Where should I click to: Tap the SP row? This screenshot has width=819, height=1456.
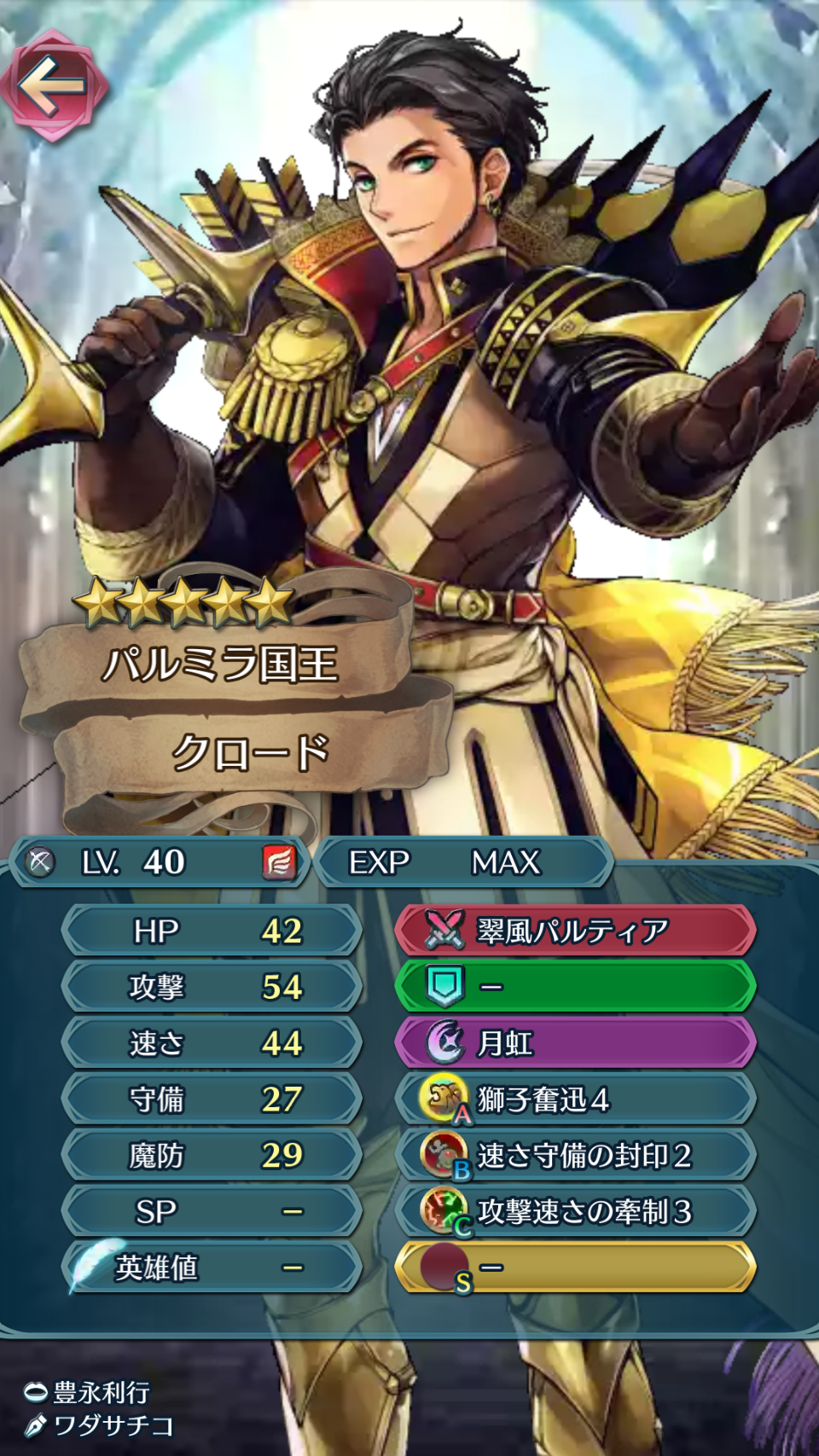(212, 1212)
